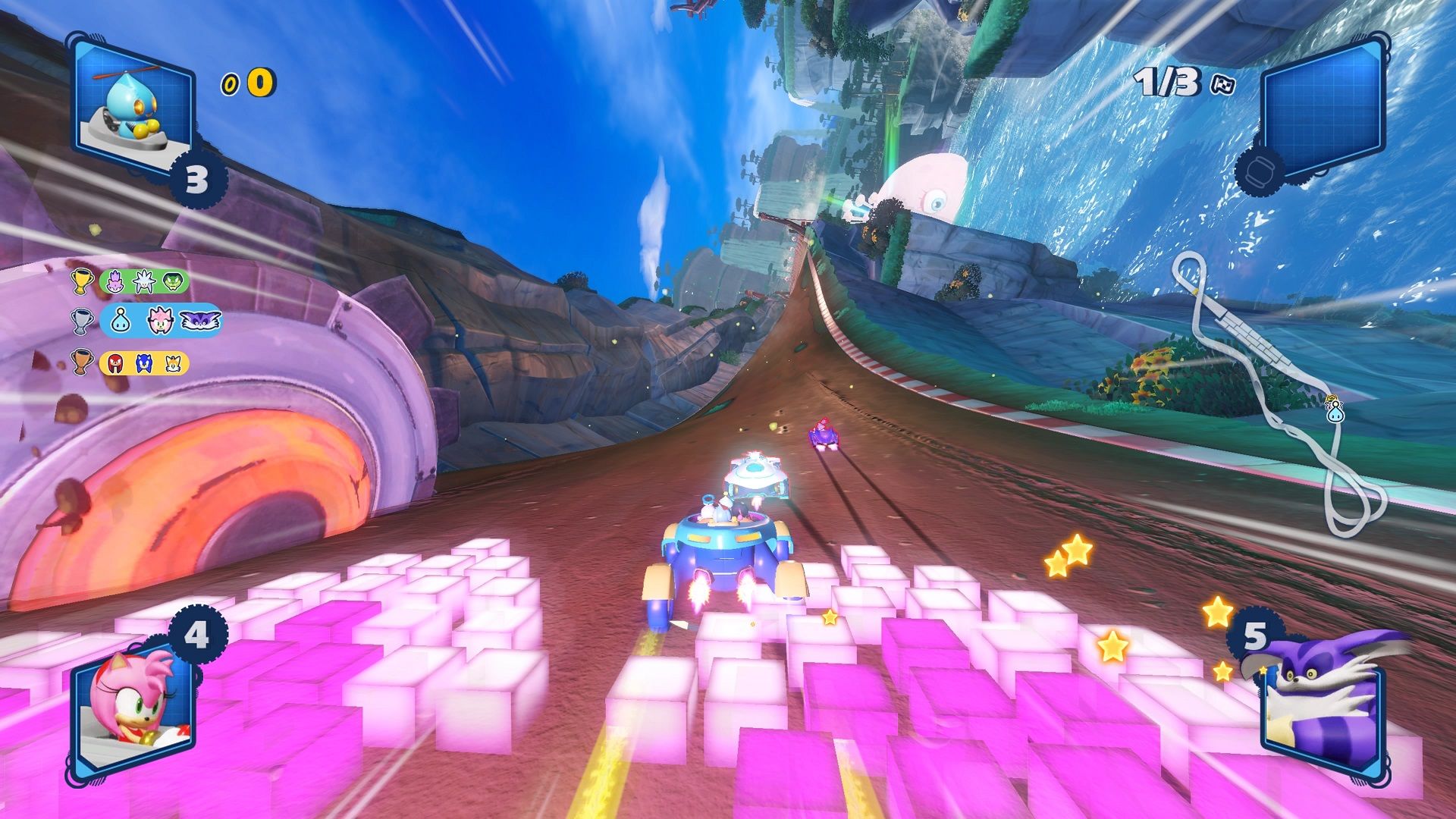Click the Vector icon in the standings
This screenshot has width=1456, height=819.
coord(173,281)
